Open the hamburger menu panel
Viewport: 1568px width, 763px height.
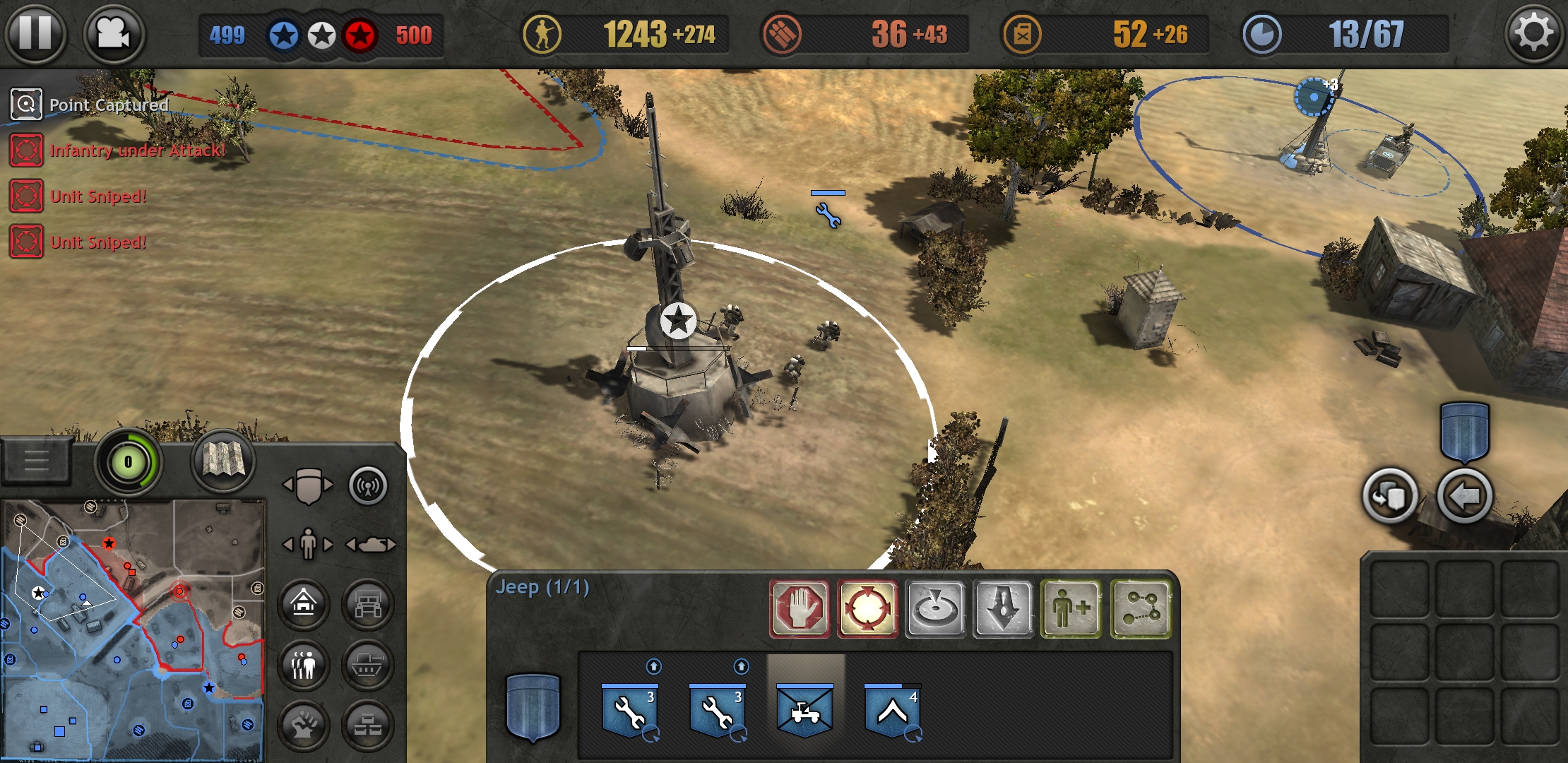[36, 461]
